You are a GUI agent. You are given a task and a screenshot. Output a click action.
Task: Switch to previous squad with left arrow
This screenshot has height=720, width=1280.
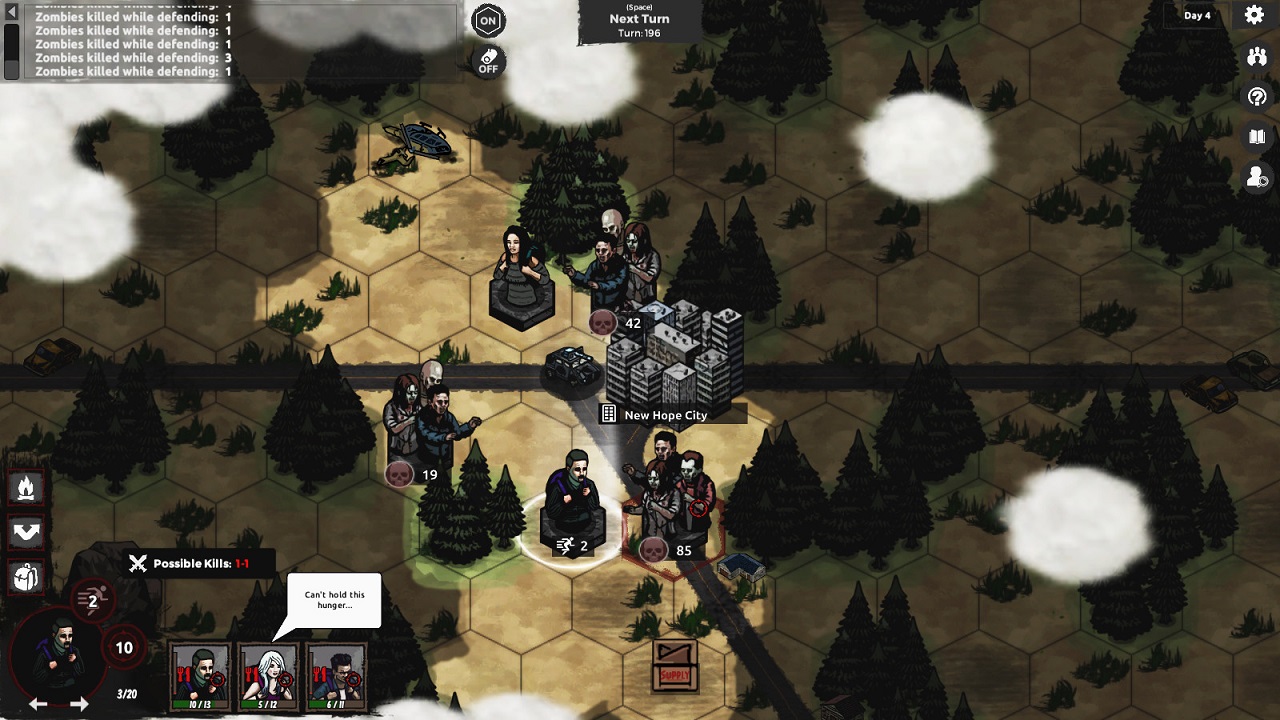(38, 704)
